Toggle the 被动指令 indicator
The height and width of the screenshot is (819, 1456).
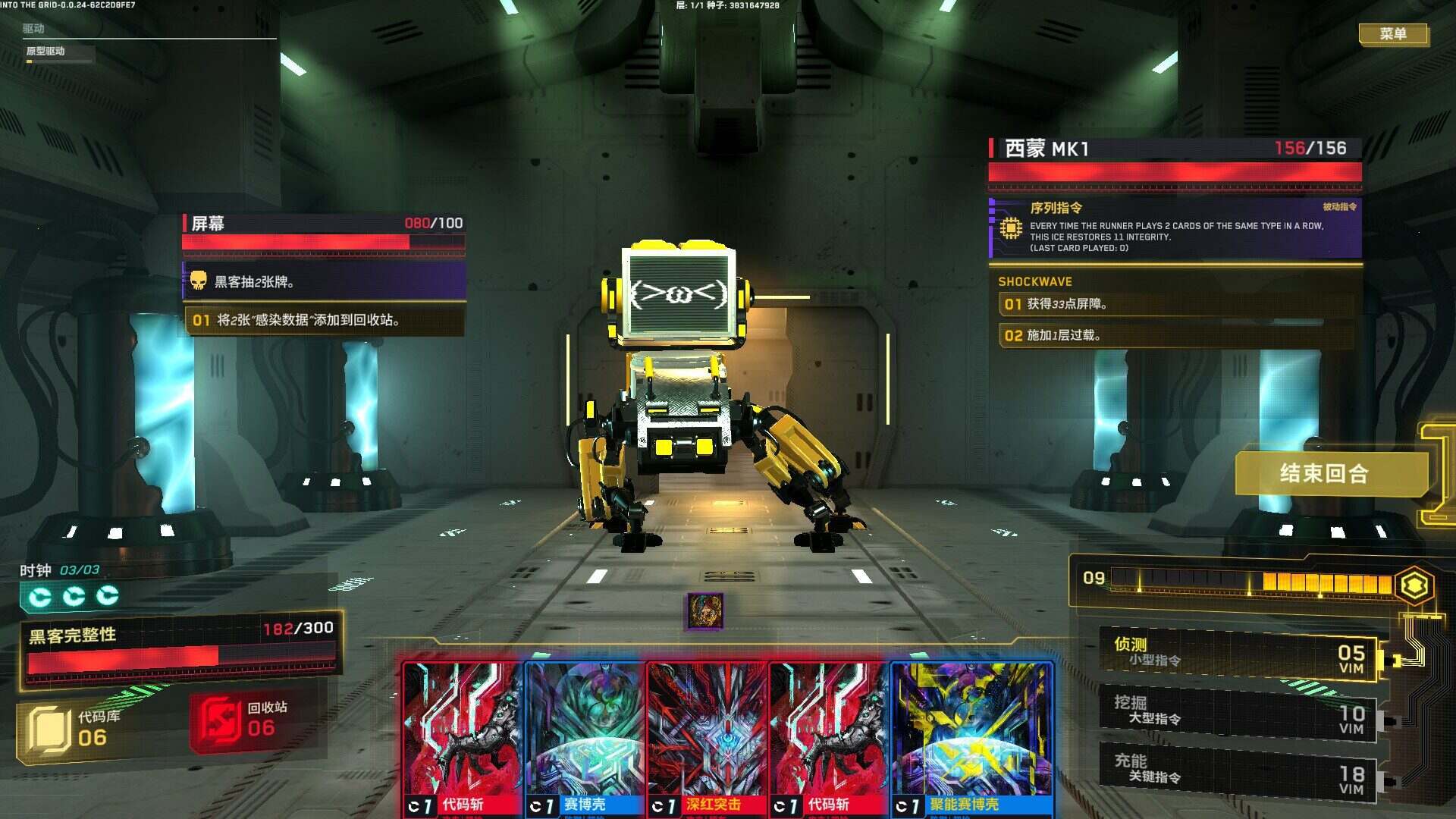1341,205
